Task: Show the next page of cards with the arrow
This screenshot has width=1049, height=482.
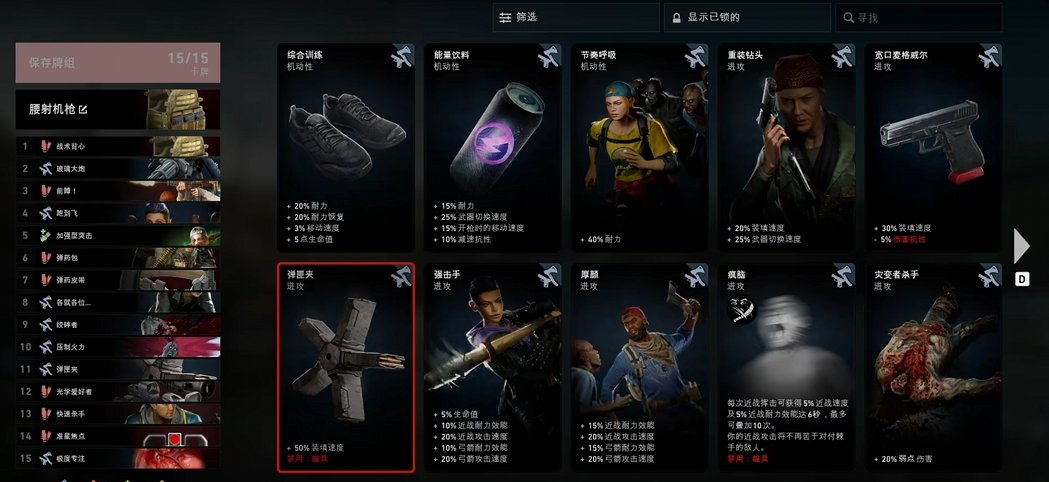Action: point(1021,246)
